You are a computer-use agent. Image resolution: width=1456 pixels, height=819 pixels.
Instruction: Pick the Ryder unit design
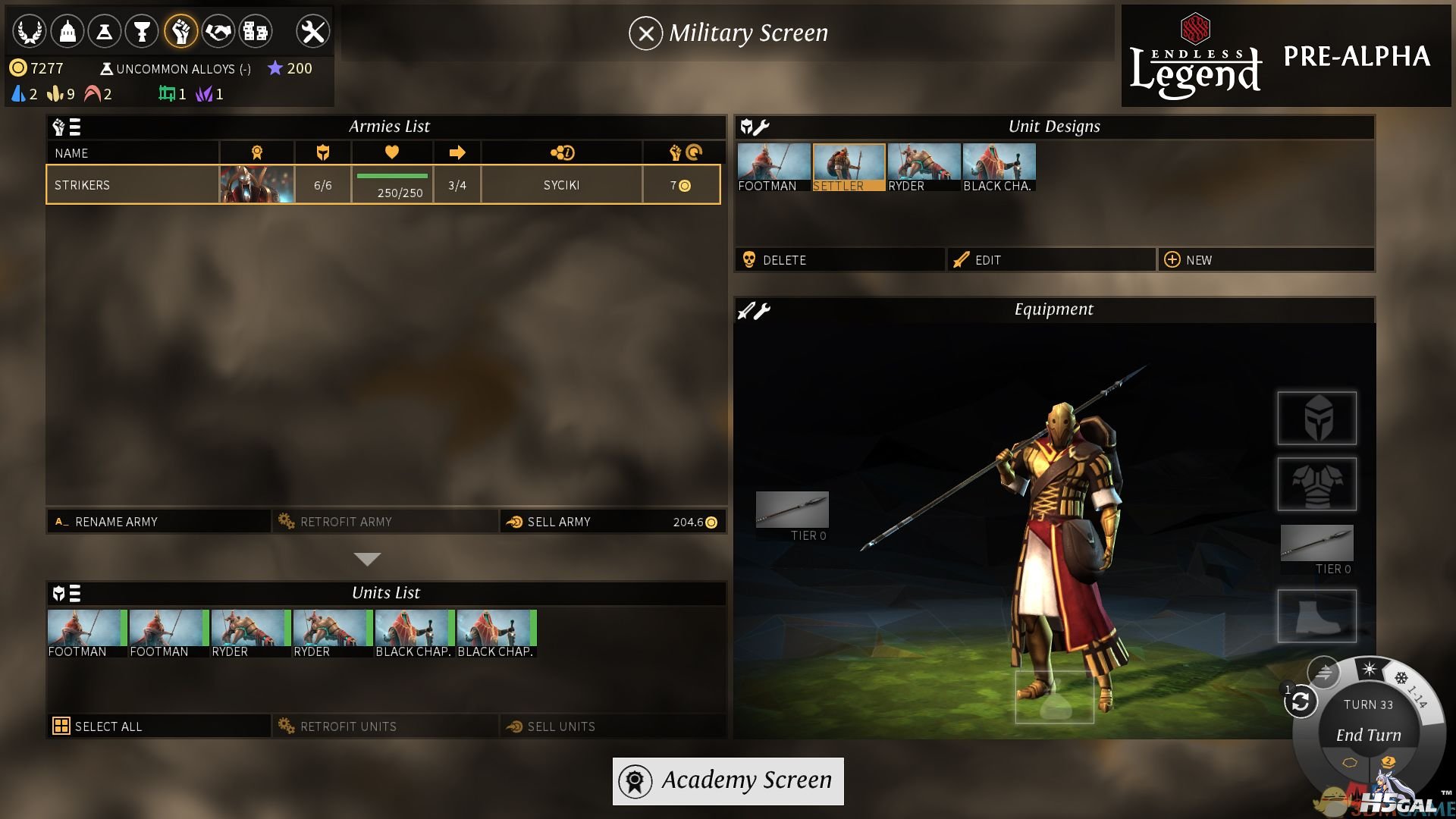click(924, 167)
